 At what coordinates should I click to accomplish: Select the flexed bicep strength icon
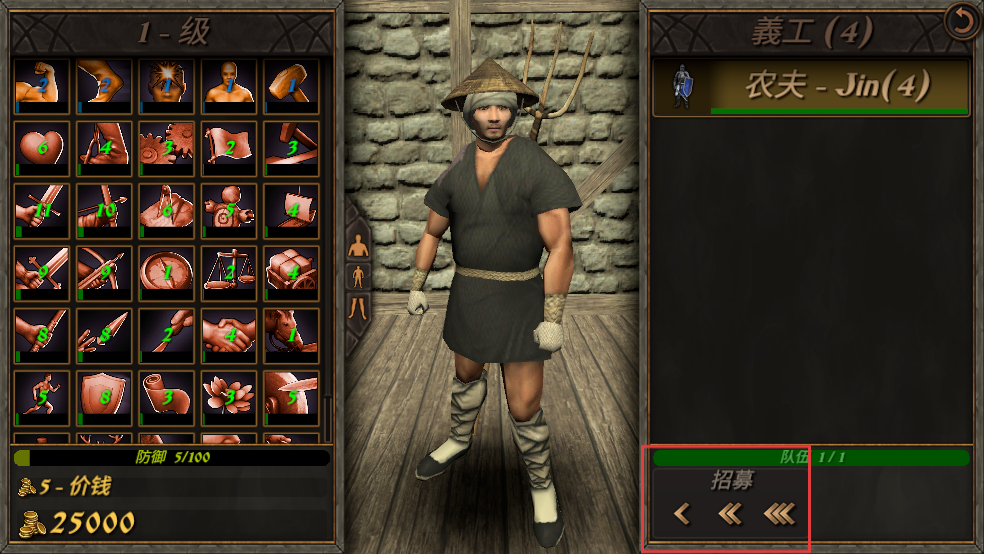[x=41, y=86]
